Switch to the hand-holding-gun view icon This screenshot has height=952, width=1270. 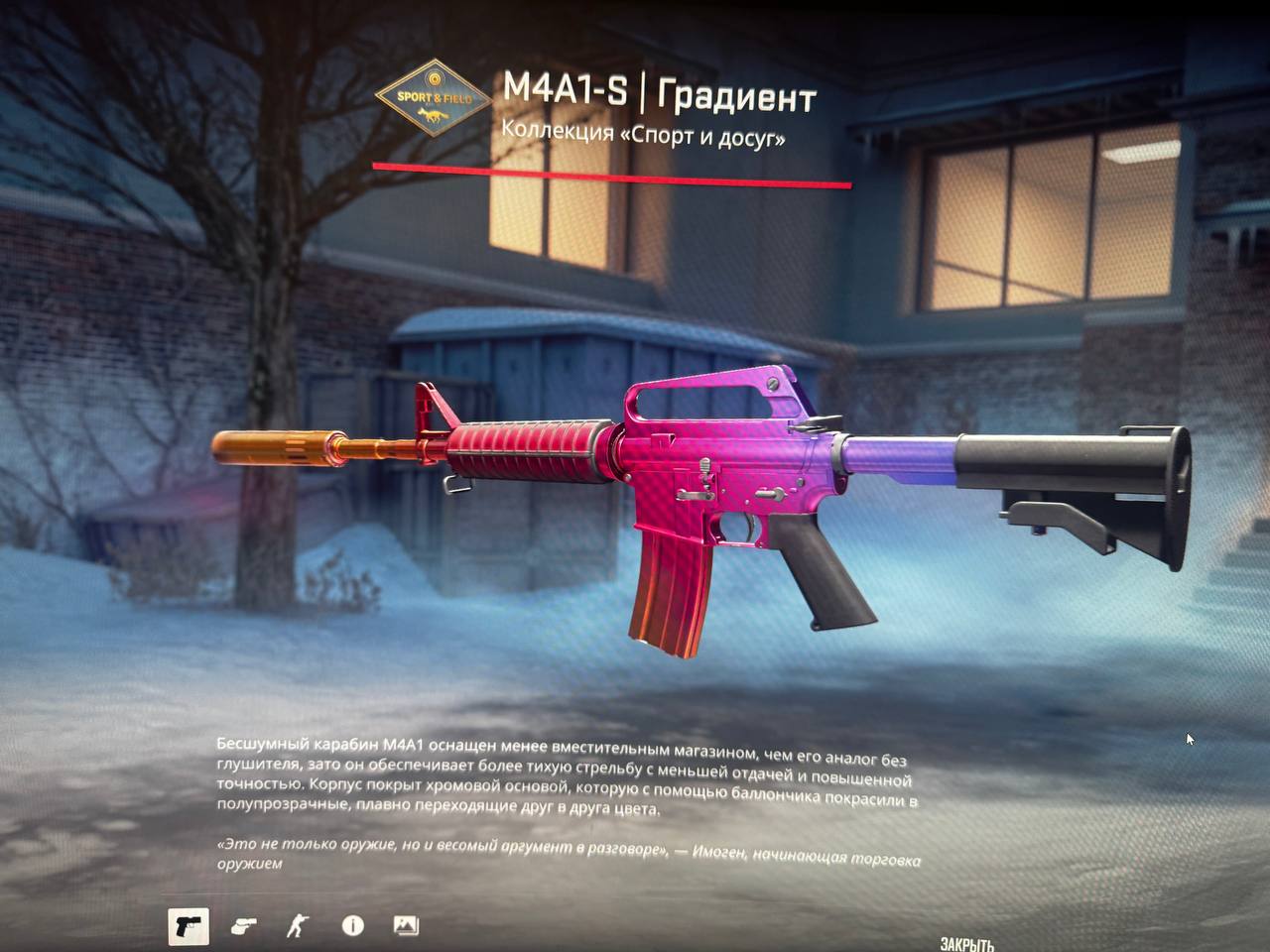pos(243,926)
